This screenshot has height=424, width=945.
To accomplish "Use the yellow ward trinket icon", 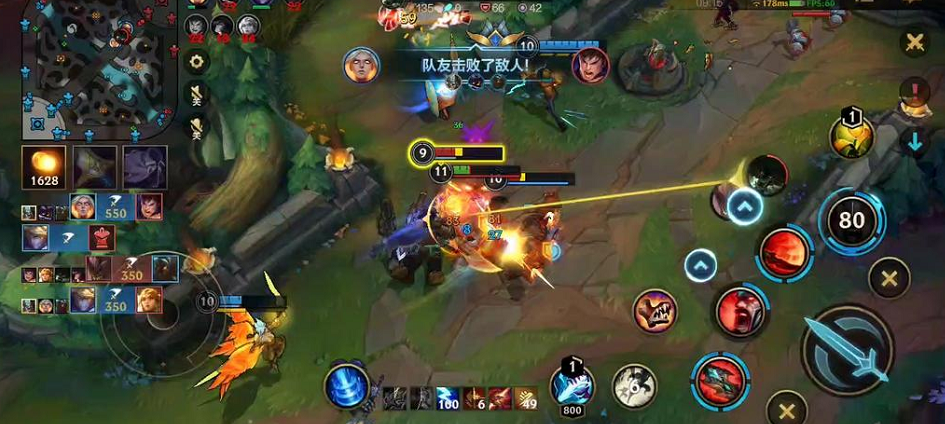I will click(850, 137).
